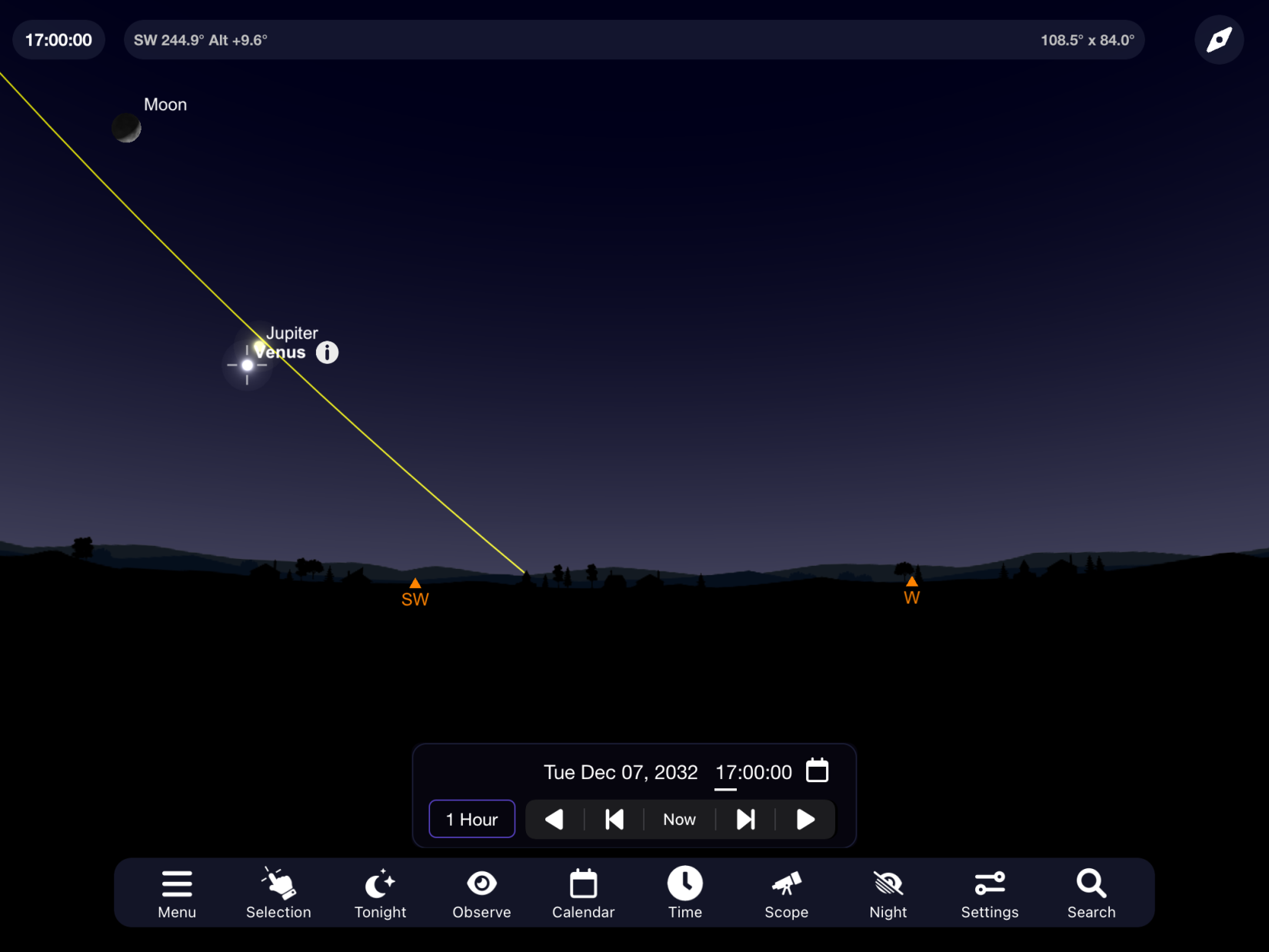Image resolution: width=1269 pixels, height=952 pixels.
Task: Open the Observe panel
Action: (x=481, y=893)
